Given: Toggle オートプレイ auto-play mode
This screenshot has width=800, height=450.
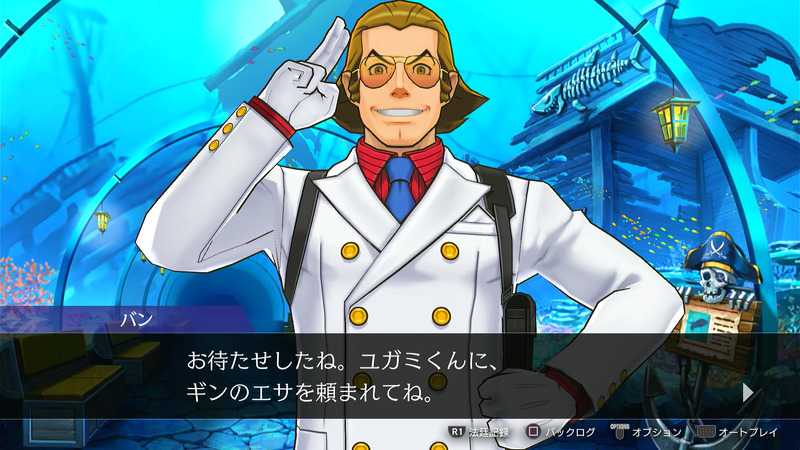Looking at the screenshot, I should [742, 432].
